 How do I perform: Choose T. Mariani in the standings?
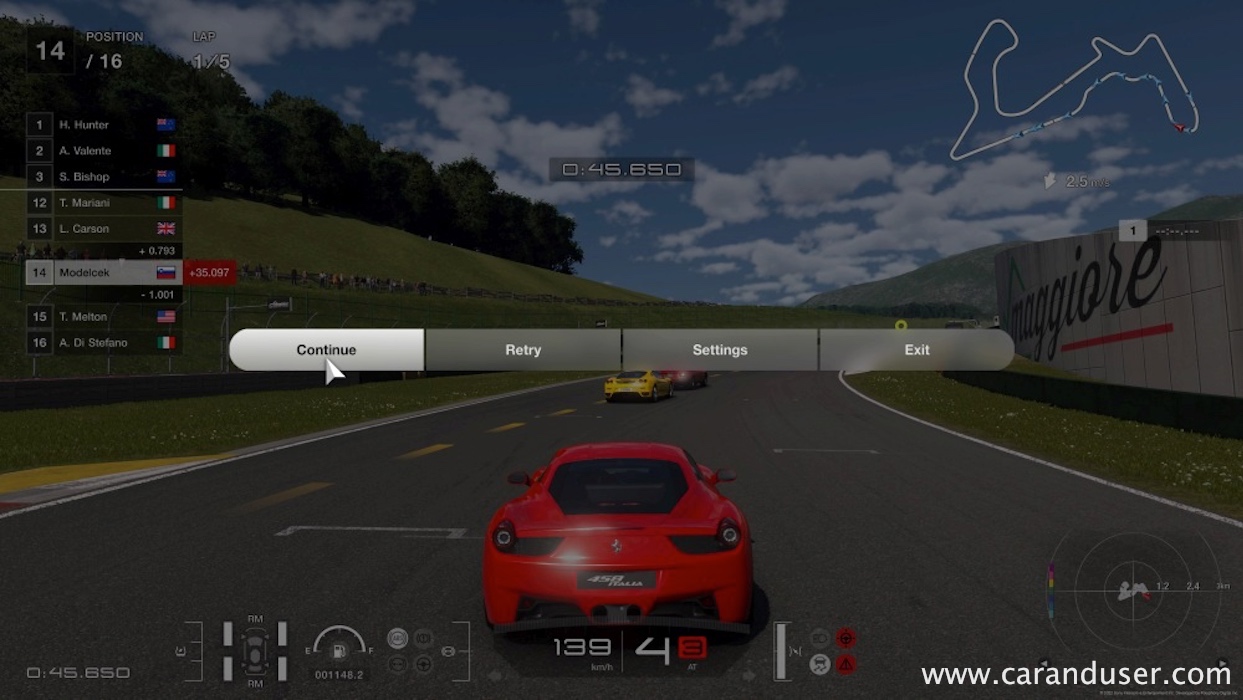[104, 203]
